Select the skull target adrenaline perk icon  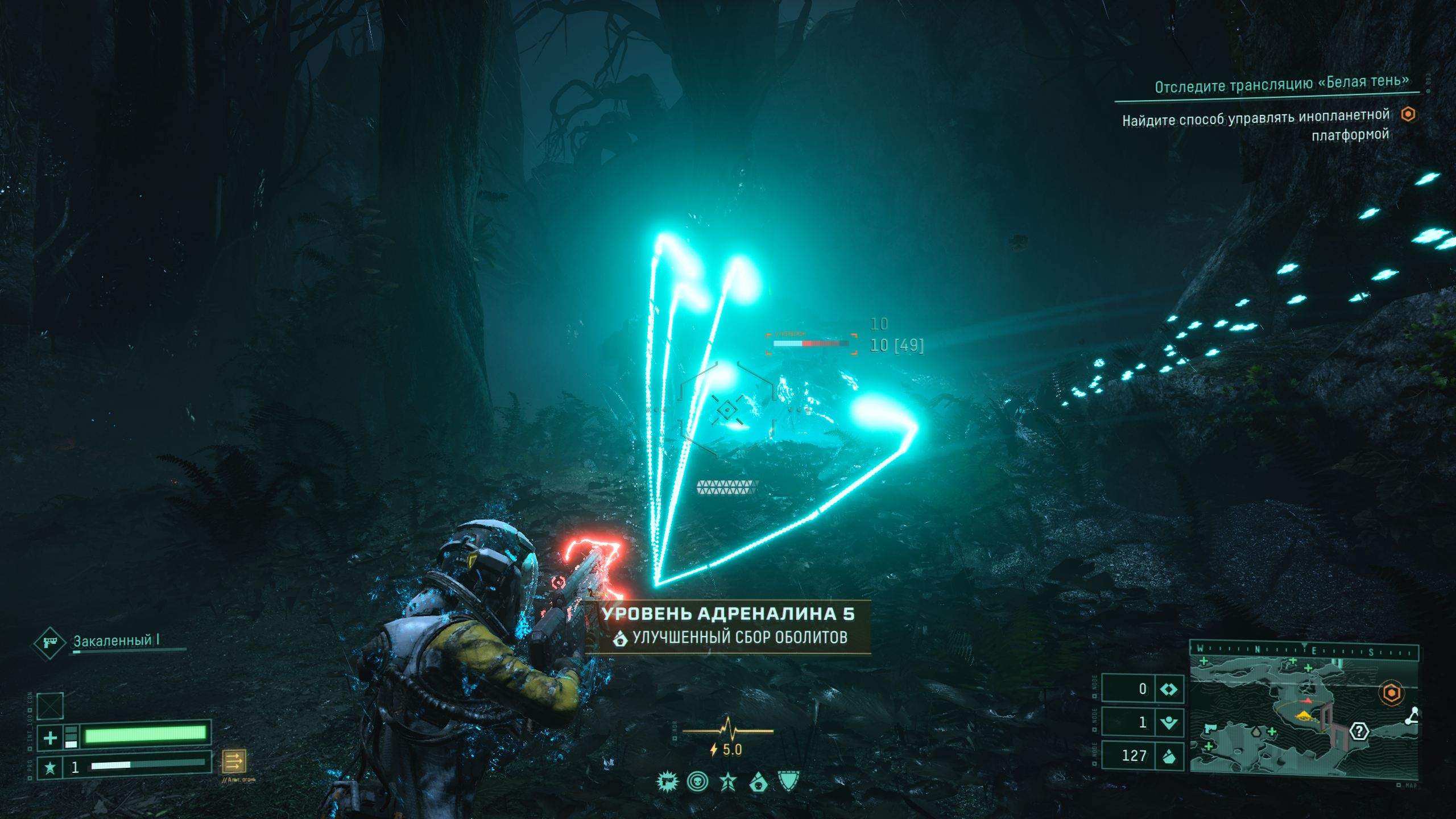coord(697,783)
